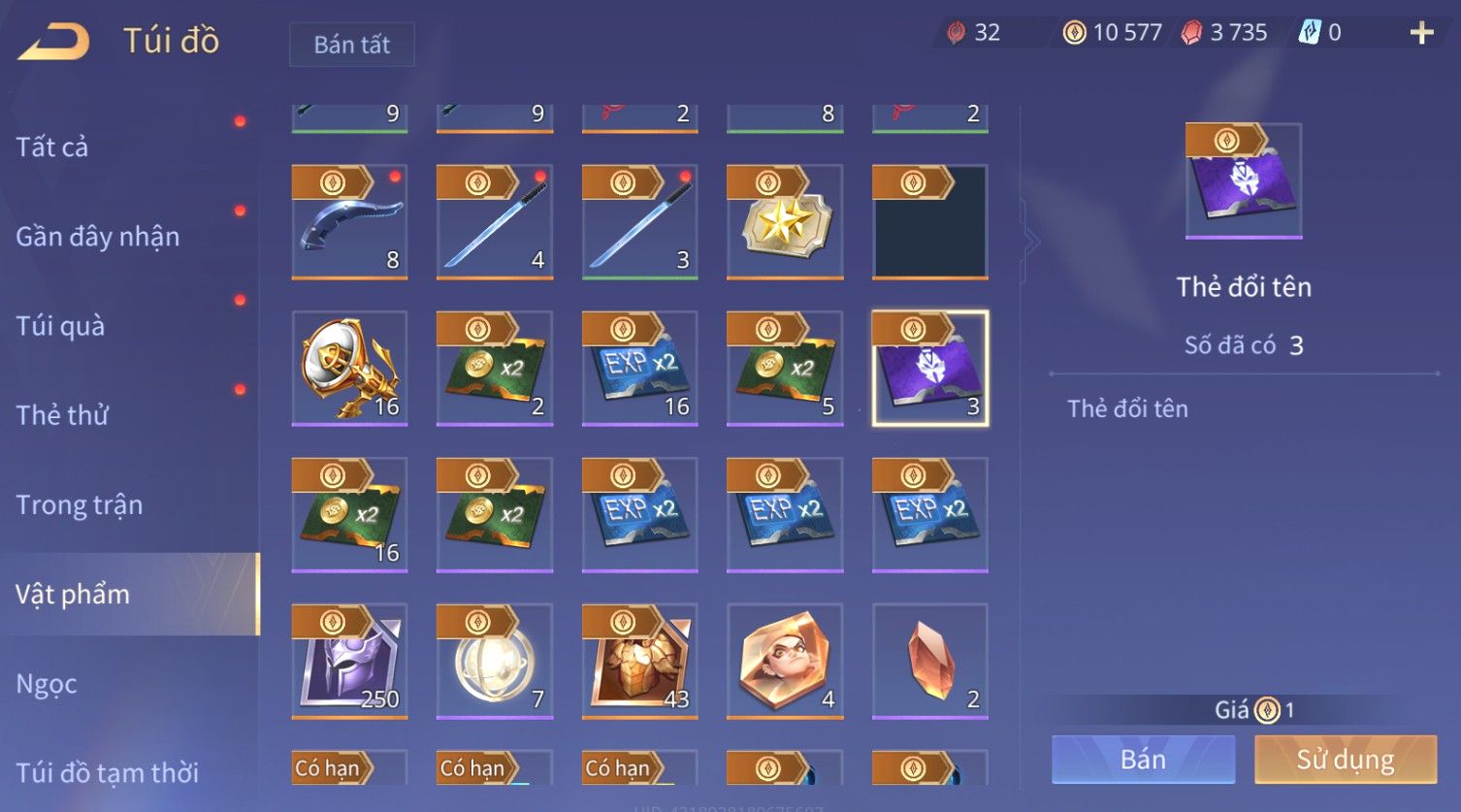Screen dimensions: 1461x812
Task: Select the golden trumpet item slot
Action: 349,369
